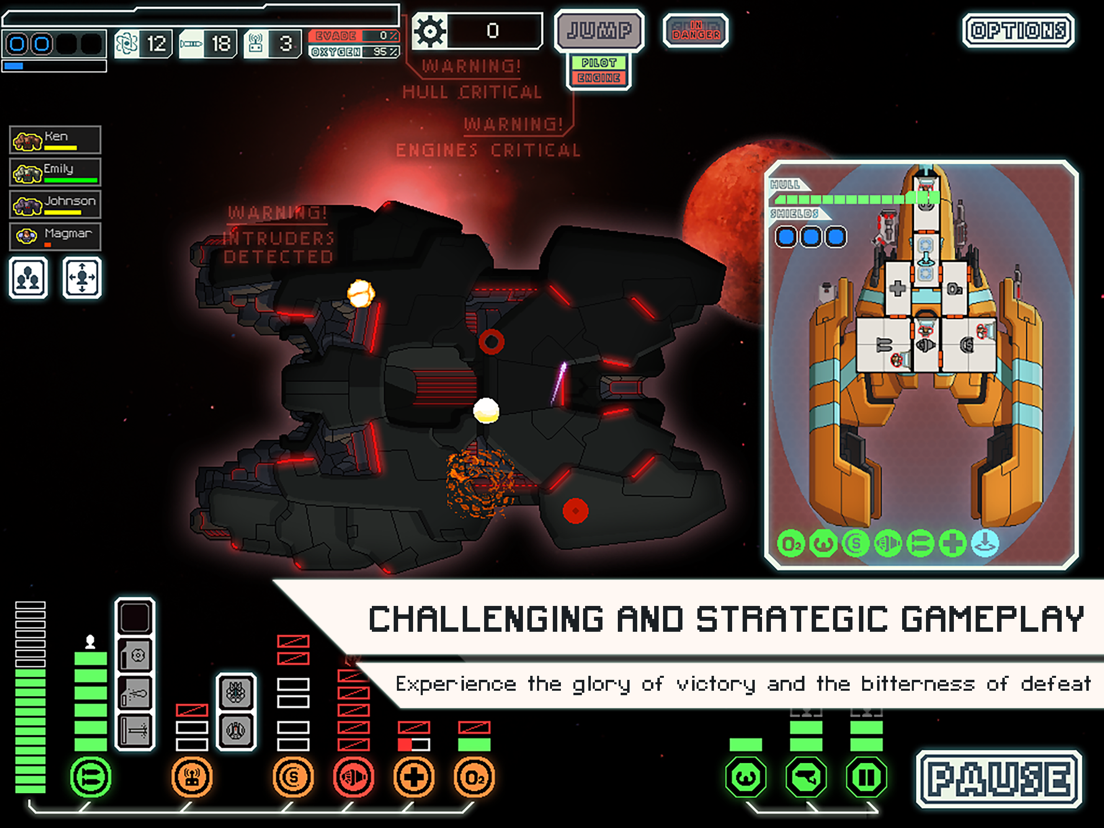Target the enemy ship's O2 system icon
The width and height of the screenshot is (1104, 828).
792,544
